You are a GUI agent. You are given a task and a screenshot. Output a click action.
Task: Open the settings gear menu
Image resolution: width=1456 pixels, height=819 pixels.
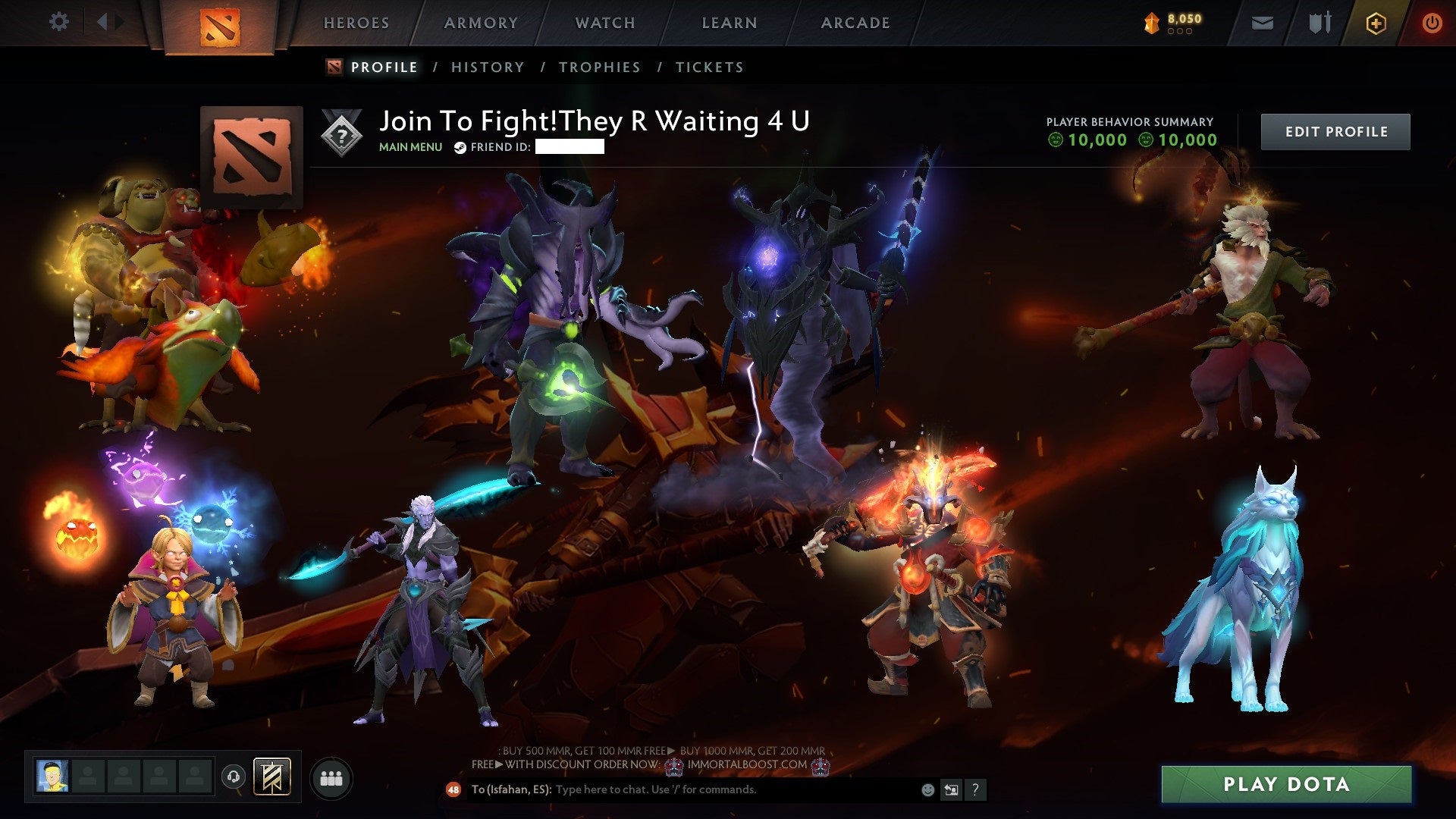pyautogui.click(x=59, y=21)
